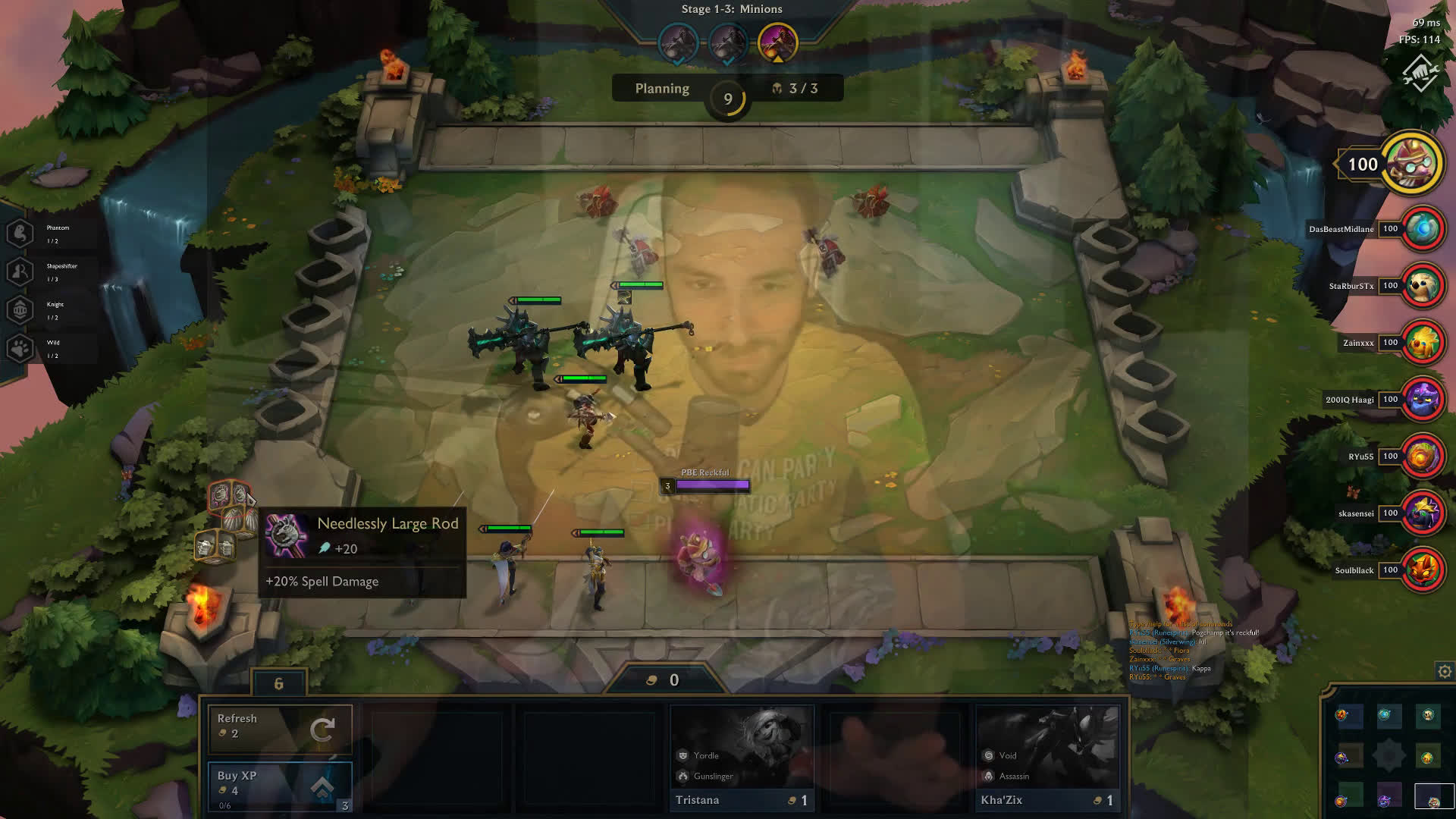Spectate StaRburSTx's board
Image resolution: width=1456 pixels, height=819 pixels.
pos(1422,286)
